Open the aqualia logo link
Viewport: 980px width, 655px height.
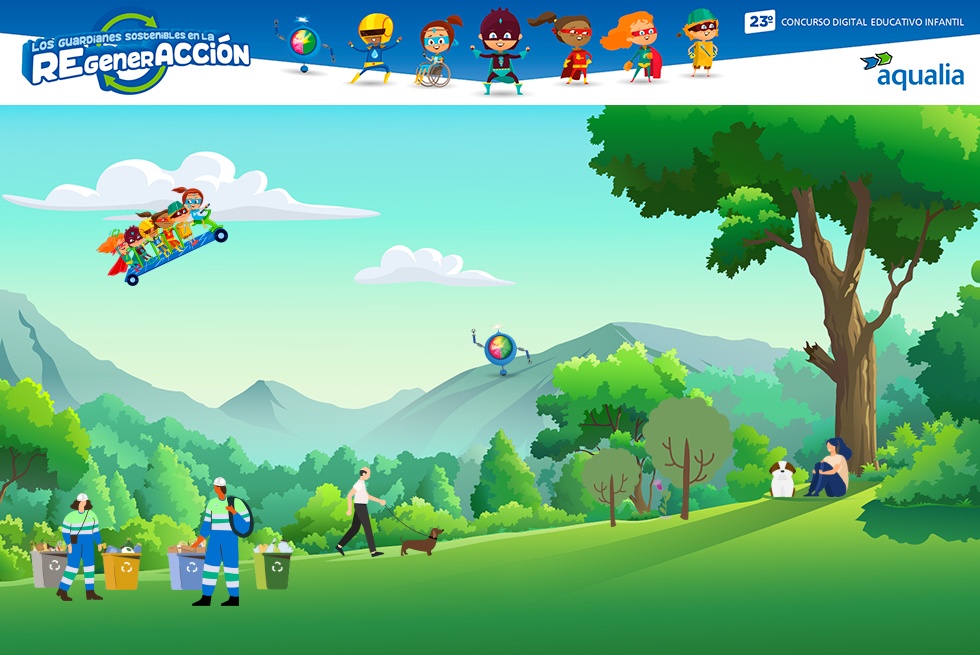click(x=912, y=70)
